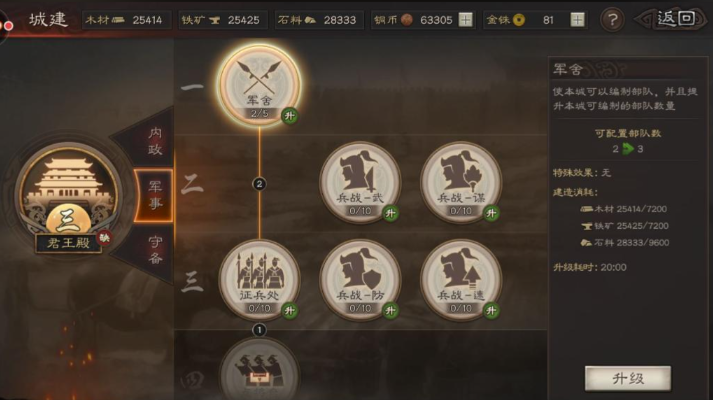This screenshot has width=713, height=400.
Task: Choose the 兵战-谋 building node
Action: [460, 182]
